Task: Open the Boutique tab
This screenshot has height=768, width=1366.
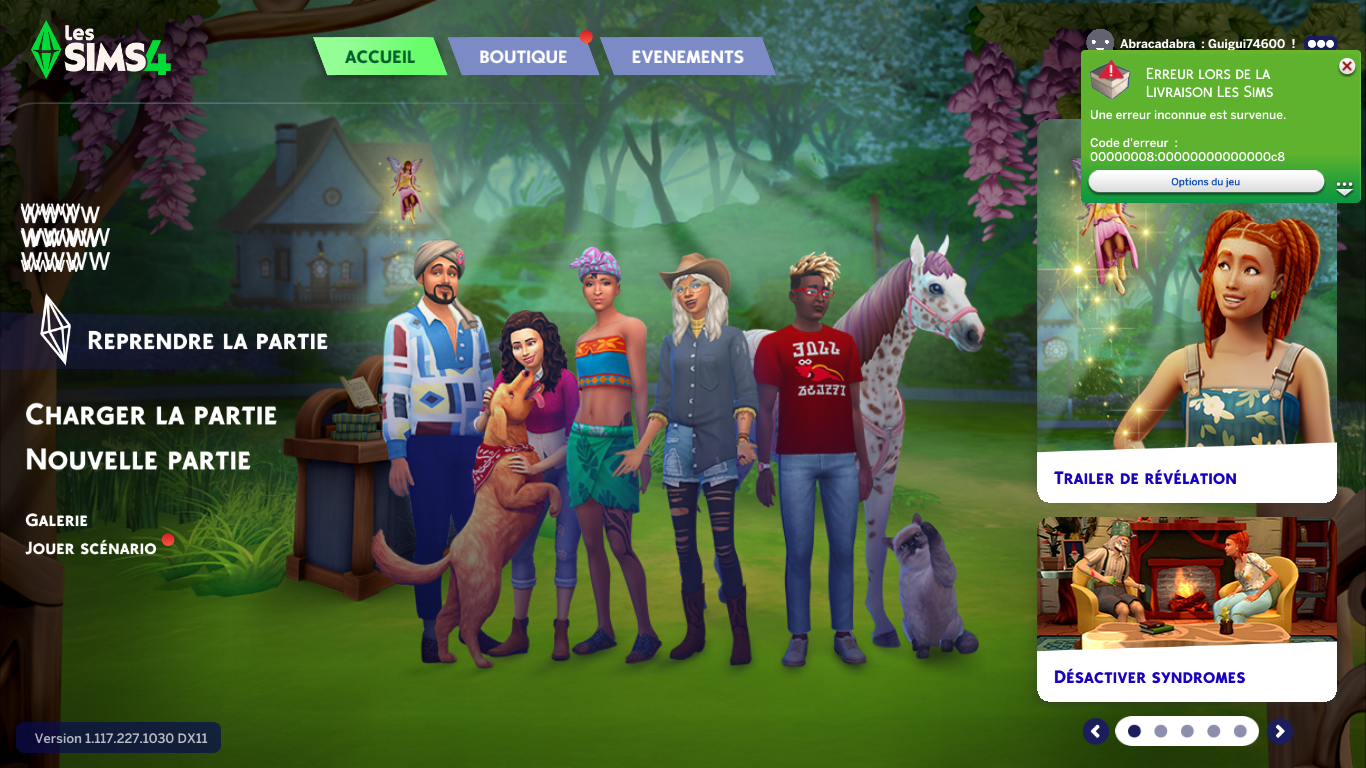Action: point(522,57)
